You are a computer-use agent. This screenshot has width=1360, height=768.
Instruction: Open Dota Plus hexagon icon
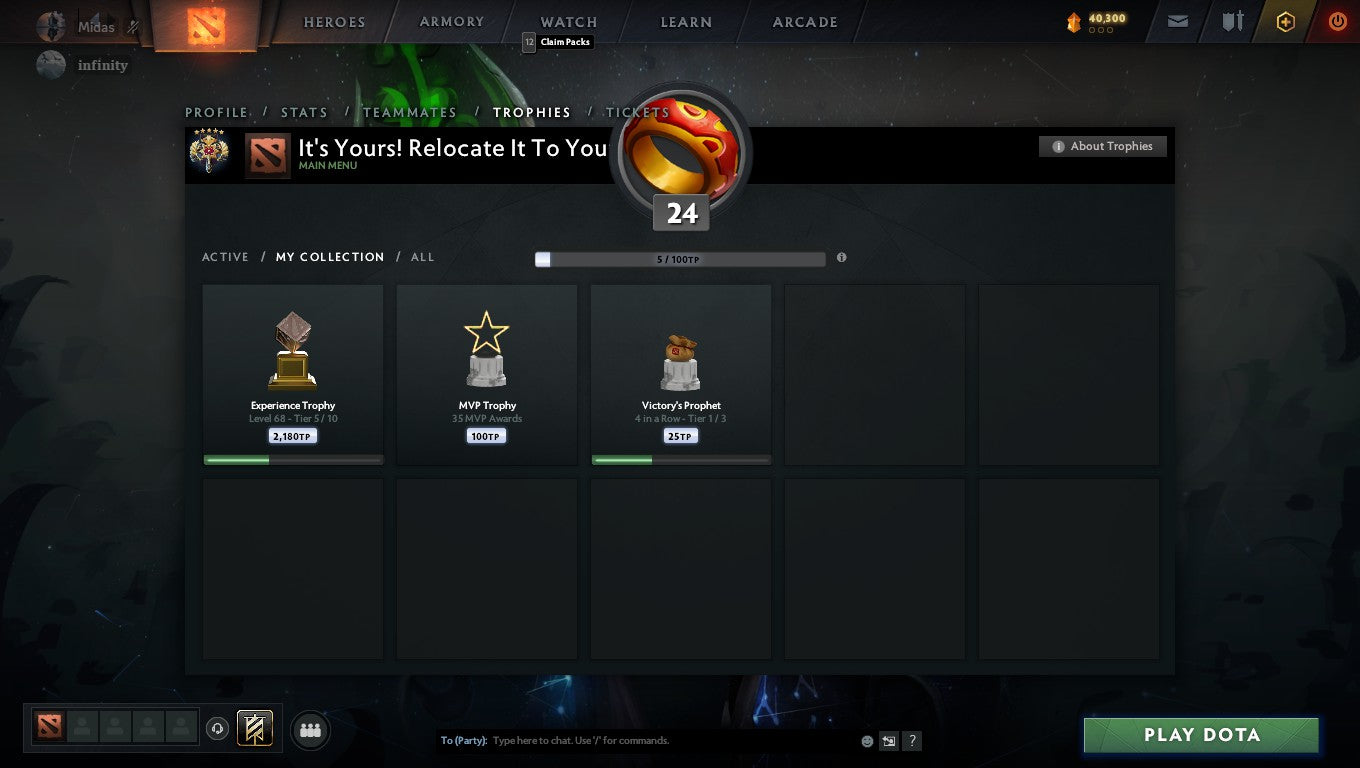click(x=1286, y=20)
